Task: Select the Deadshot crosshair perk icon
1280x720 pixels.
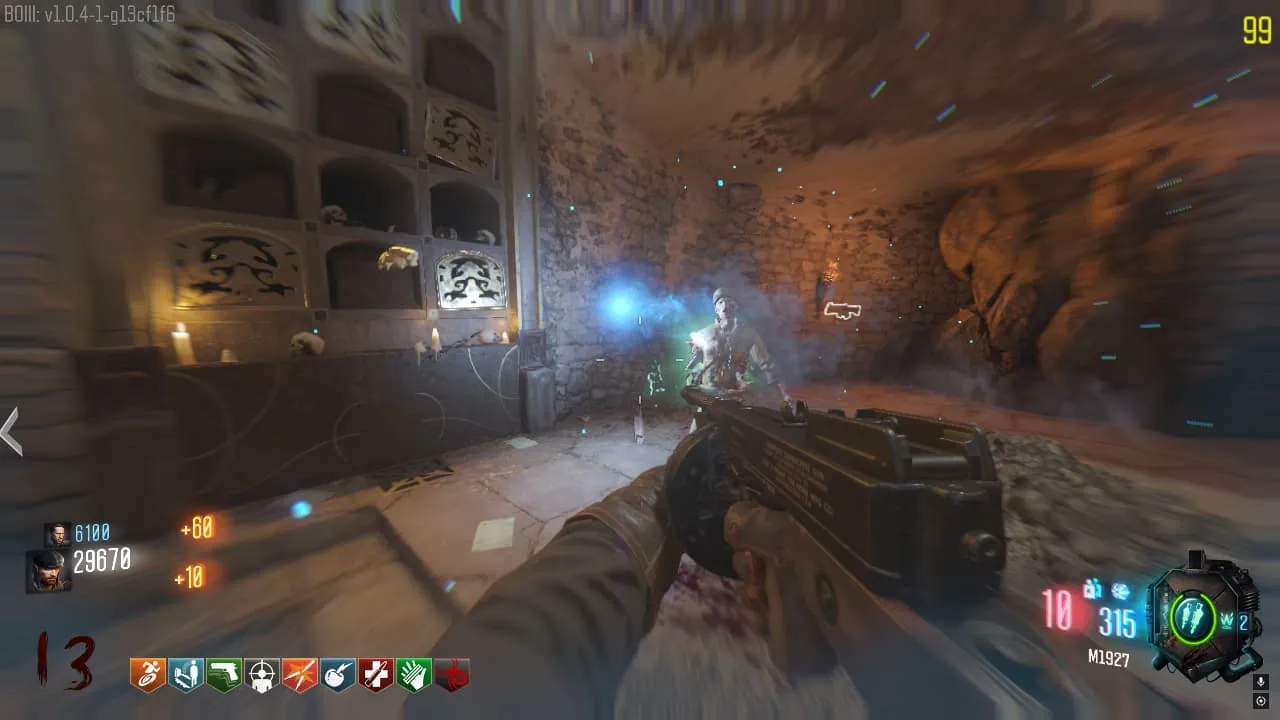Action: click(x=262, y=675)
